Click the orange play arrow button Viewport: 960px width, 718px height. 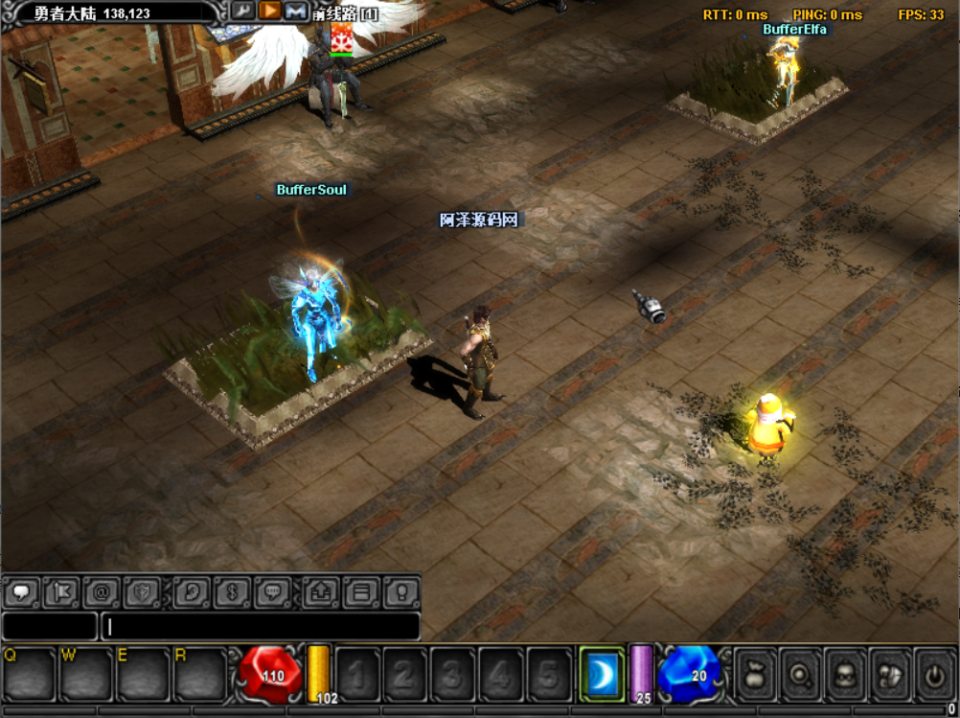[x=269, y=11]
